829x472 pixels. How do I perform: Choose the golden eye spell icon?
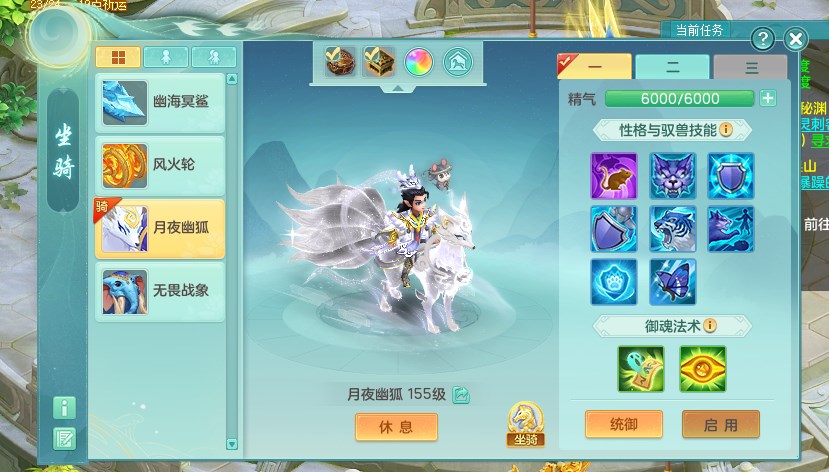pyautogui.click(x=702, y=369)
